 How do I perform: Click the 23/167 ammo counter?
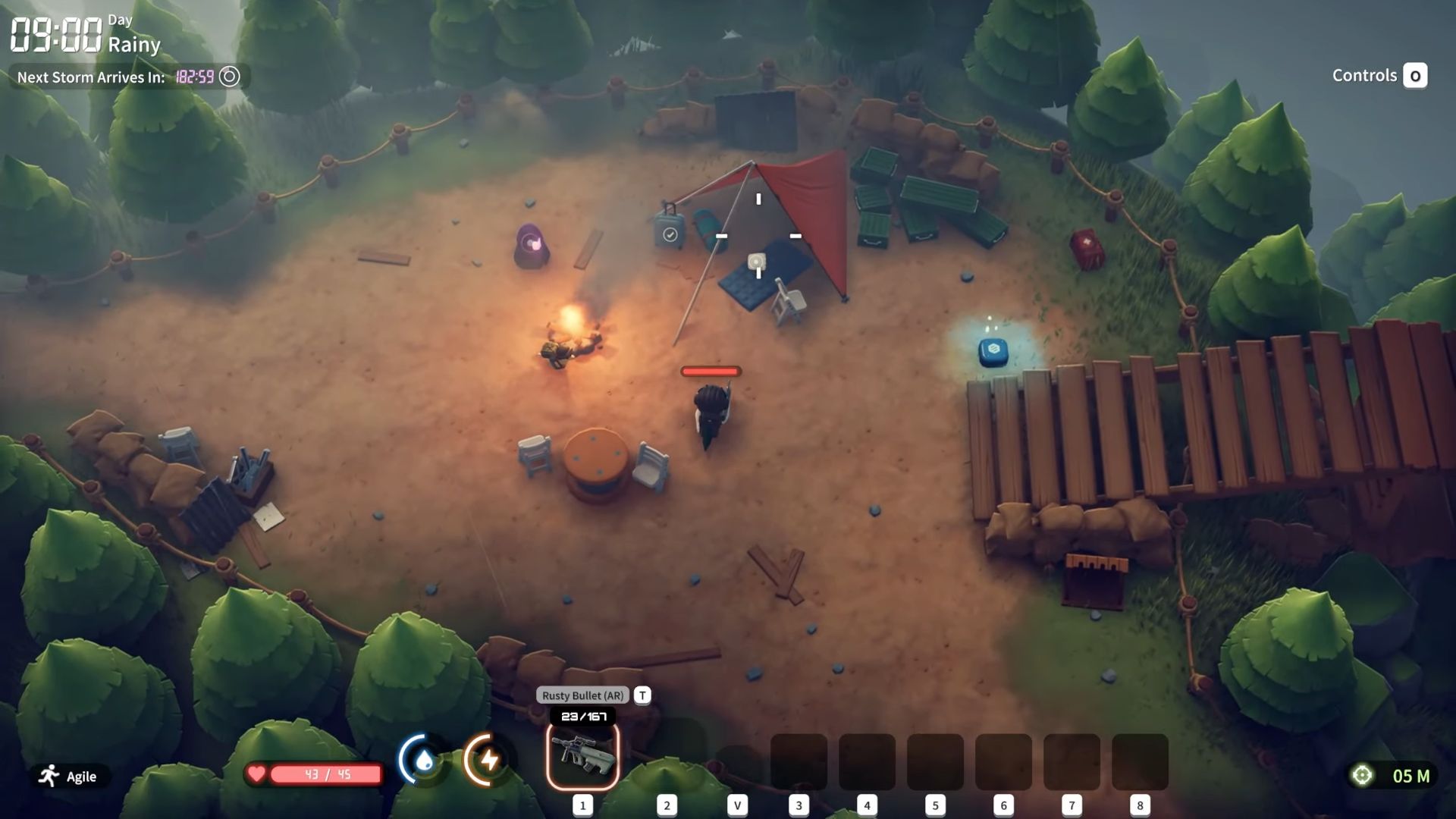pyautogui.click(x=582, y=715)
